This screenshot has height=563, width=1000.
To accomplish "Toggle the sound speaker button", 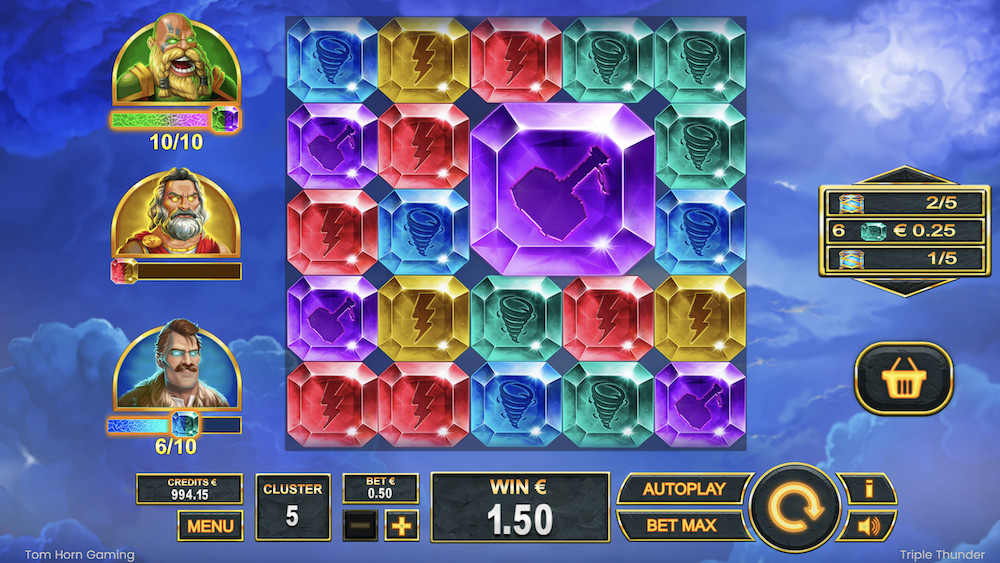I will [x=868, y=525].
